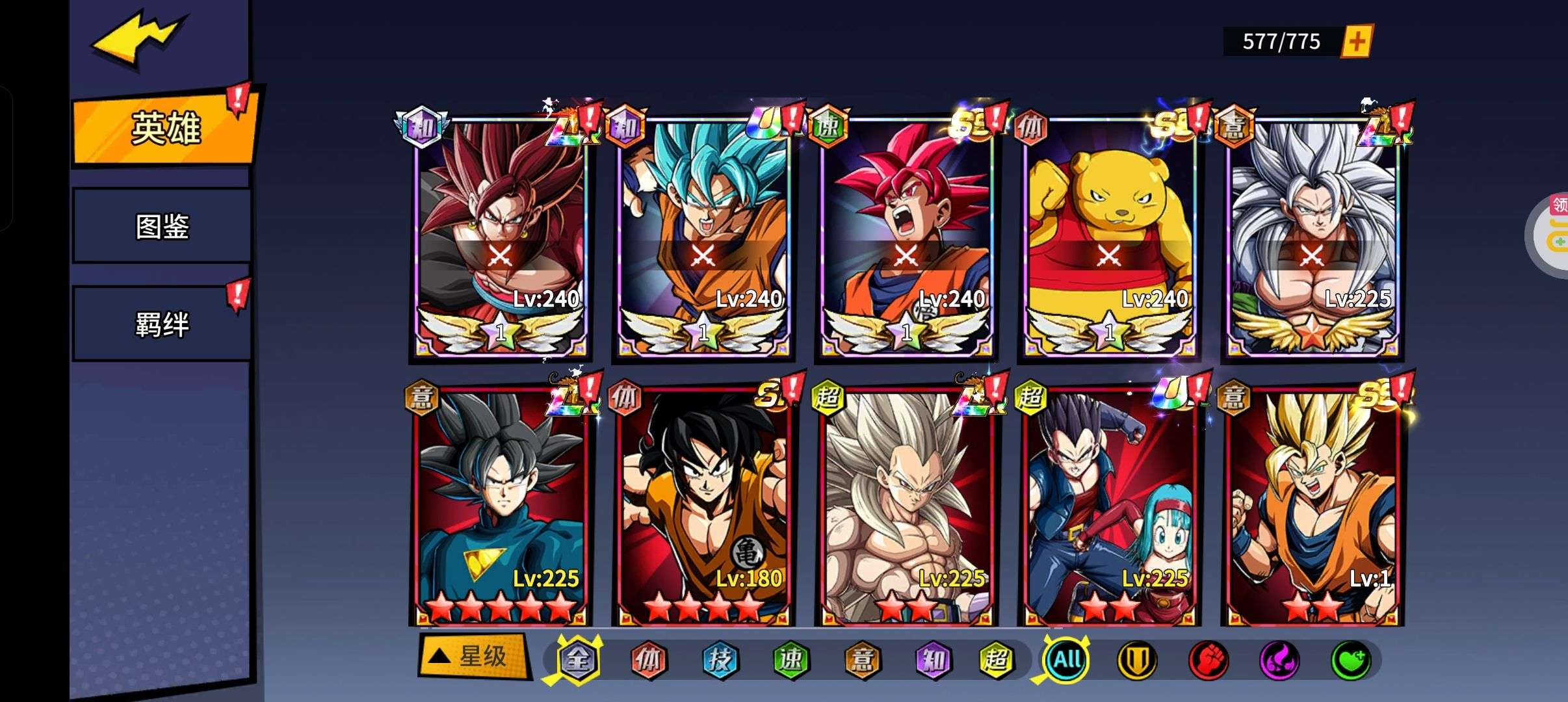Viewport: 1568px width, 702px height.
Task: Expand hero capacity with the plus button
Action: point(1357,42)
